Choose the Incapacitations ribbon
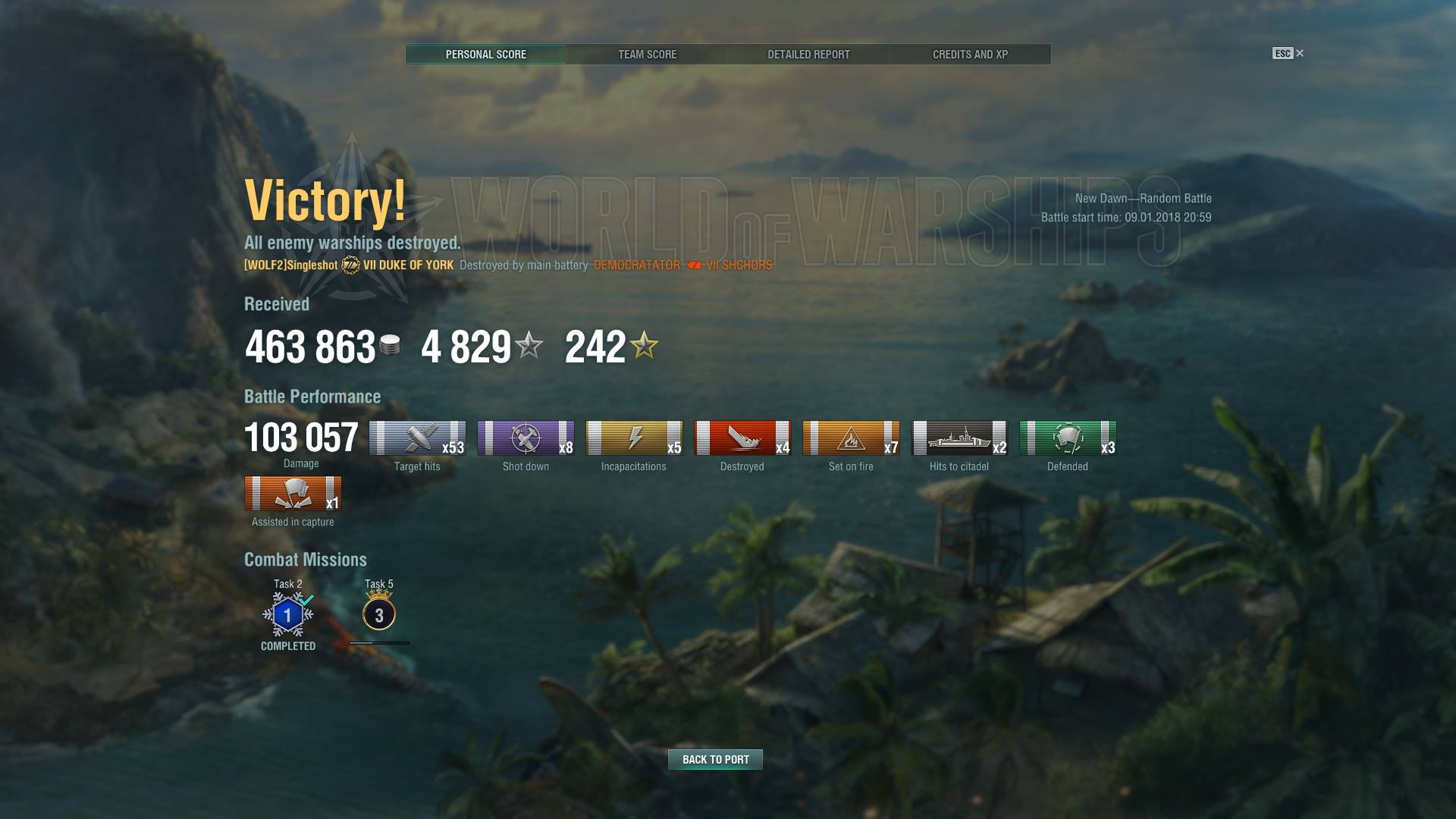 (x=634, y=438)
